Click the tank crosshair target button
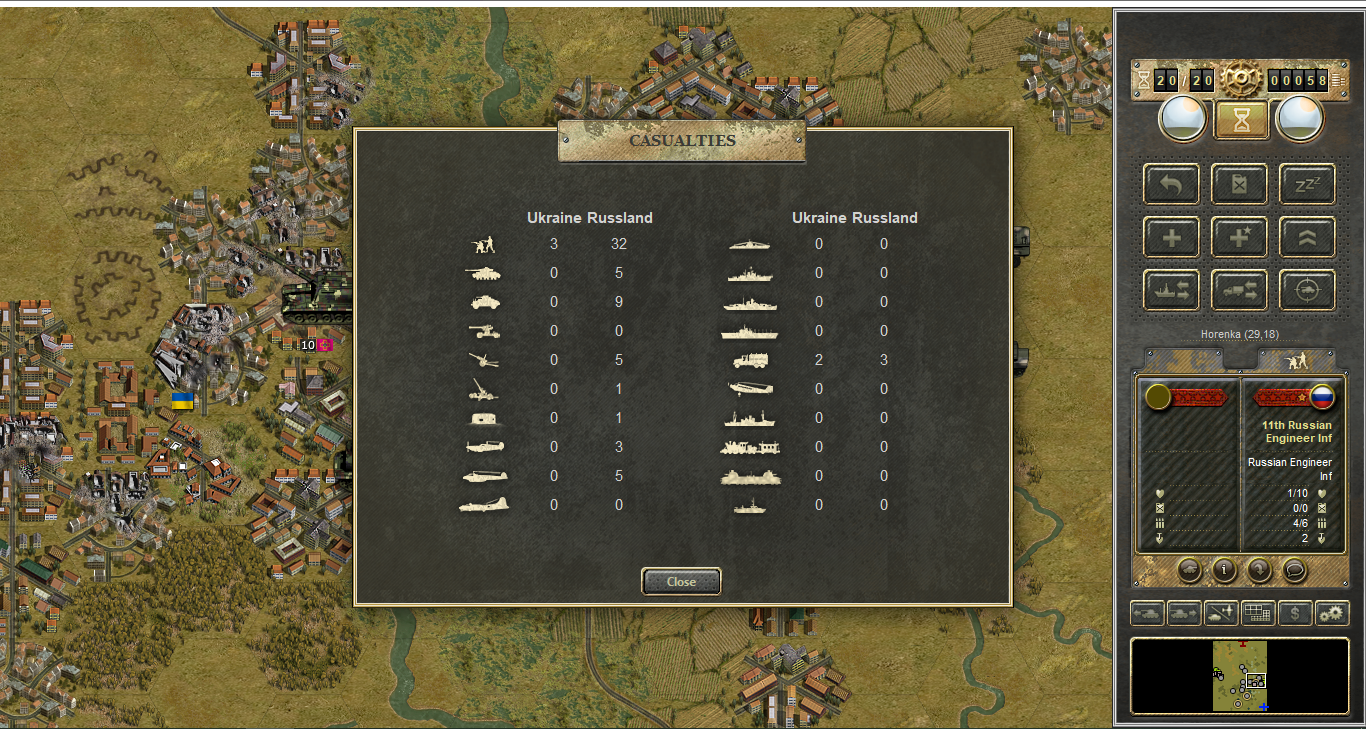The height and width of the screenshot is (729, 1366). point(1308,290)
